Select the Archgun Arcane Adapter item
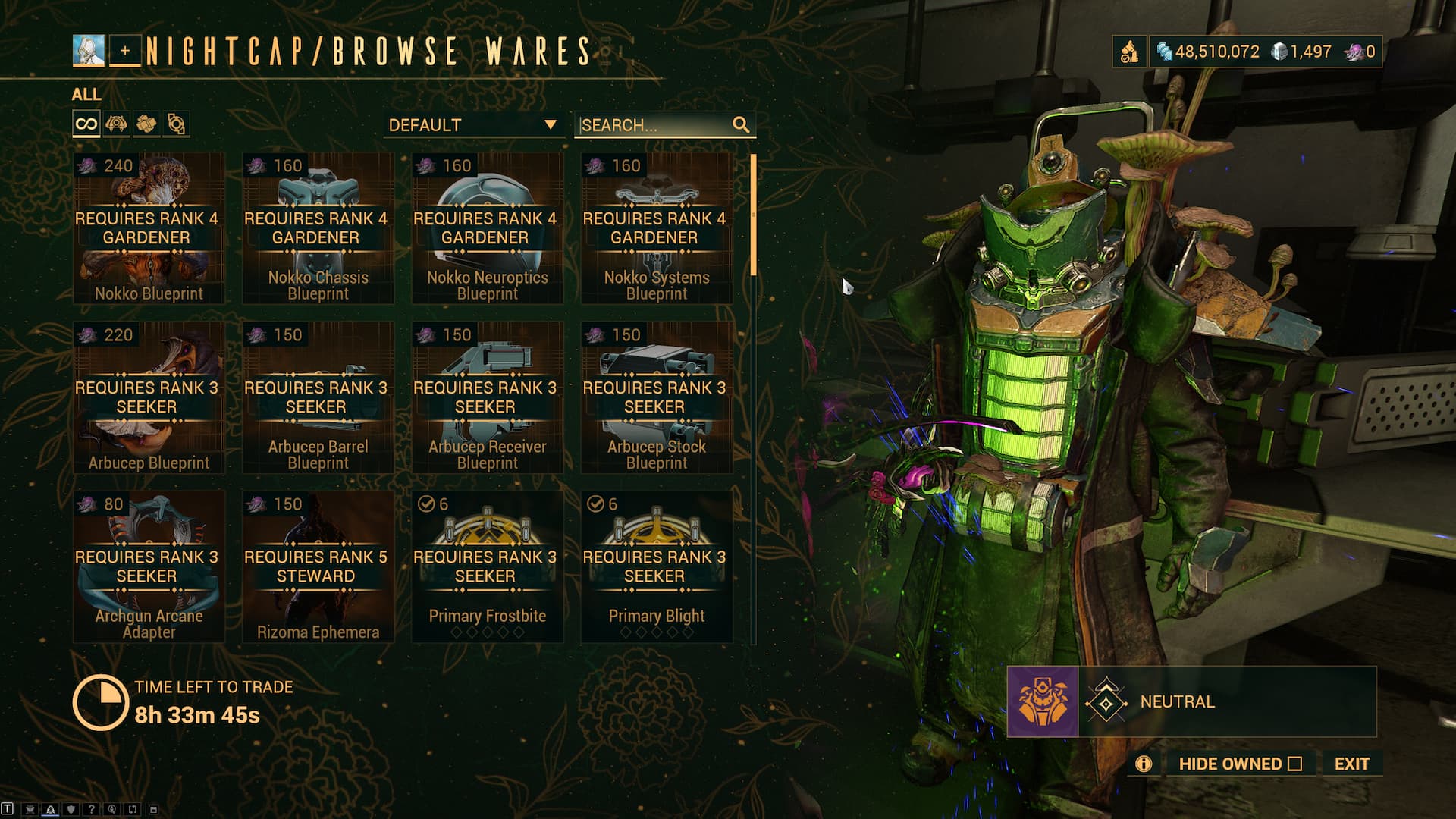 coord(149,566)
